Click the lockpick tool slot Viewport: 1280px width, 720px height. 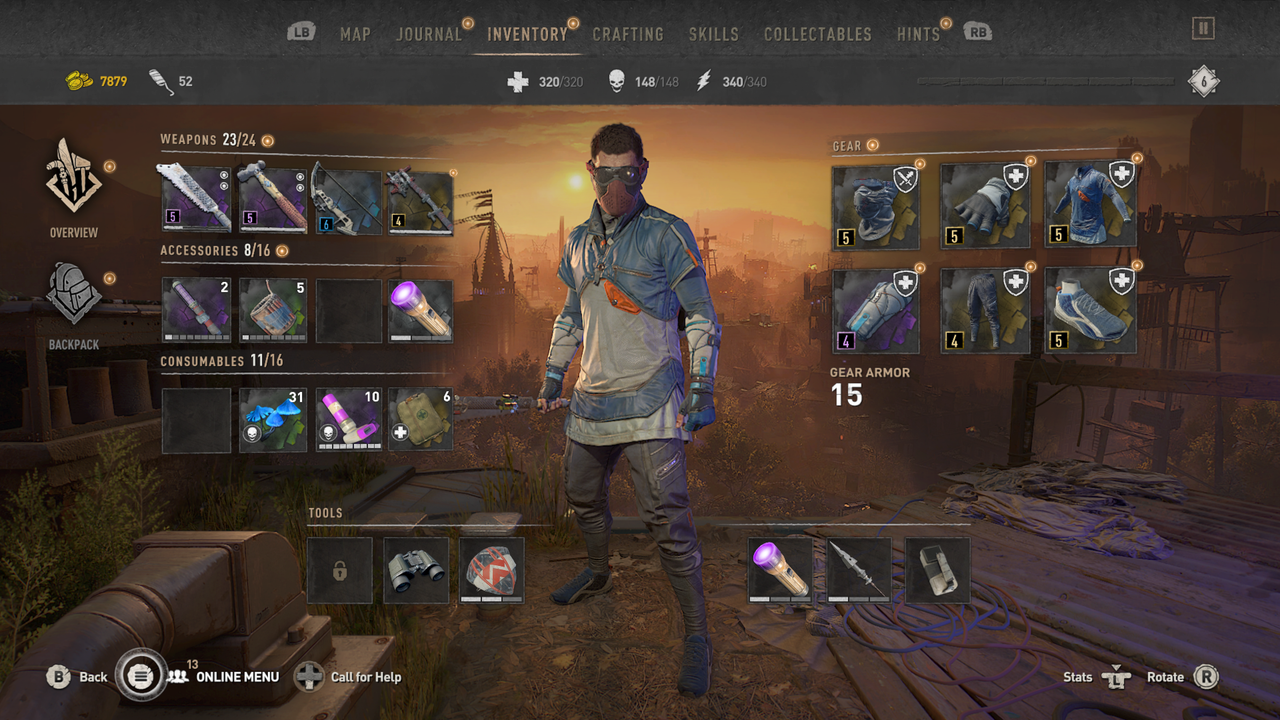click(x=339, y=570)
